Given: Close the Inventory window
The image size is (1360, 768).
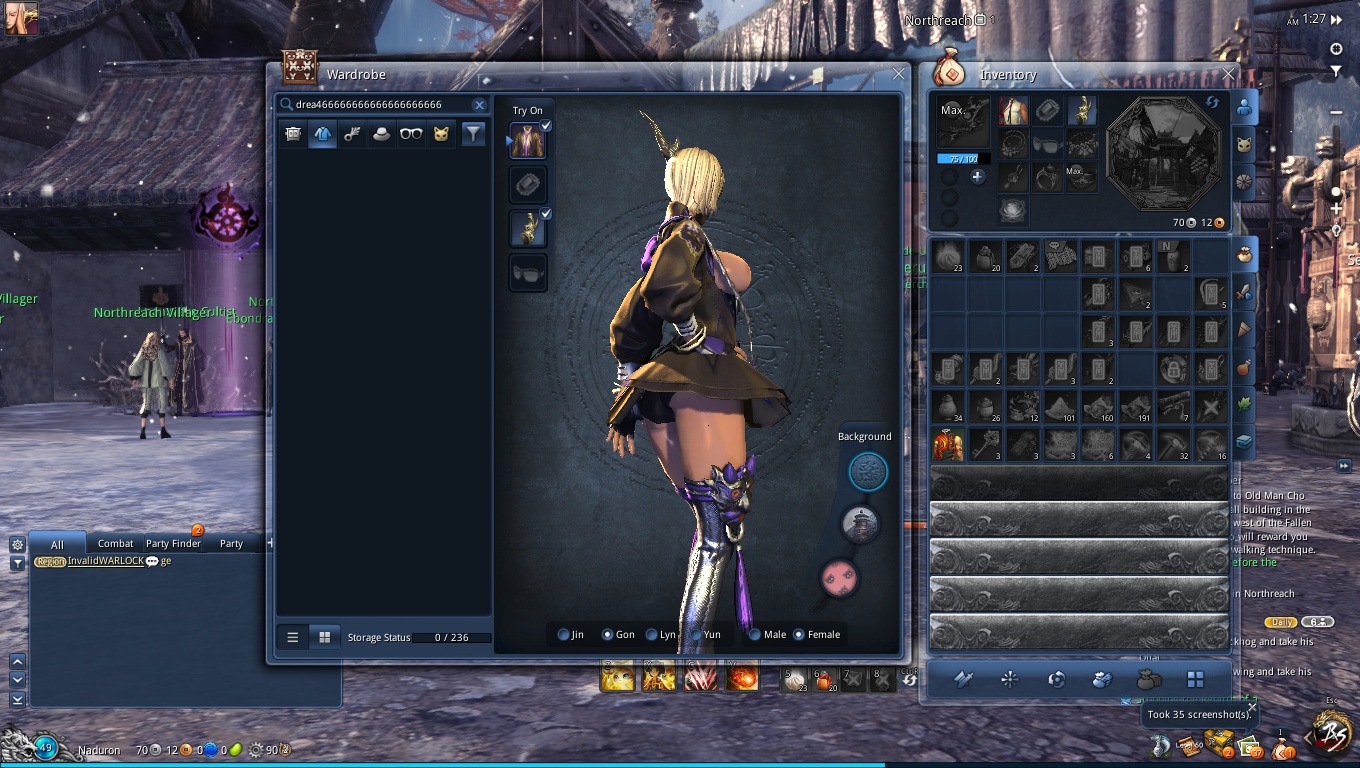Looking at the screenshot, I should [x=1229, y=74].
